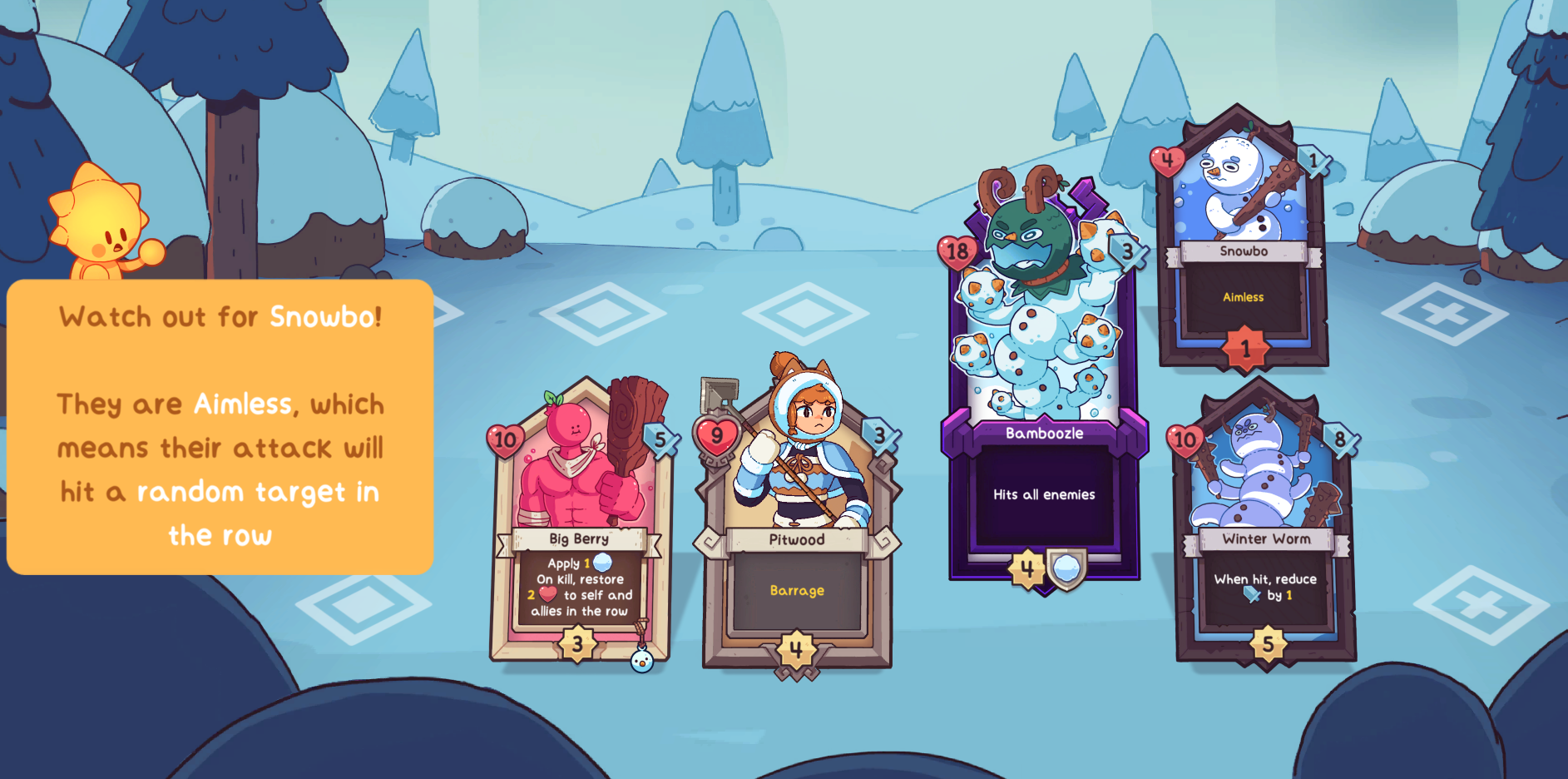Click the heart health icon on Big Berry's card

[507, 439]
